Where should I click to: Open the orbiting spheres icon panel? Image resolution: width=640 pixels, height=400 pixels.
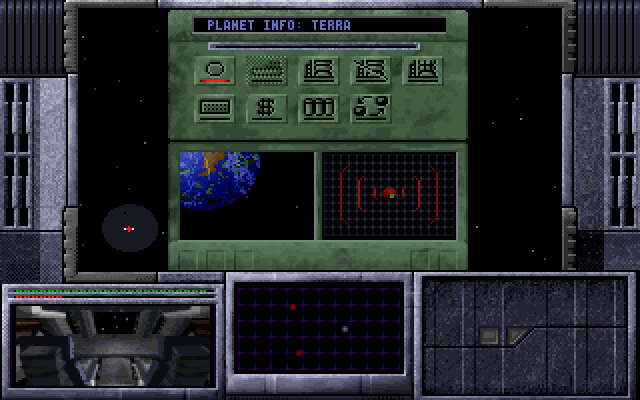point(369,108)
